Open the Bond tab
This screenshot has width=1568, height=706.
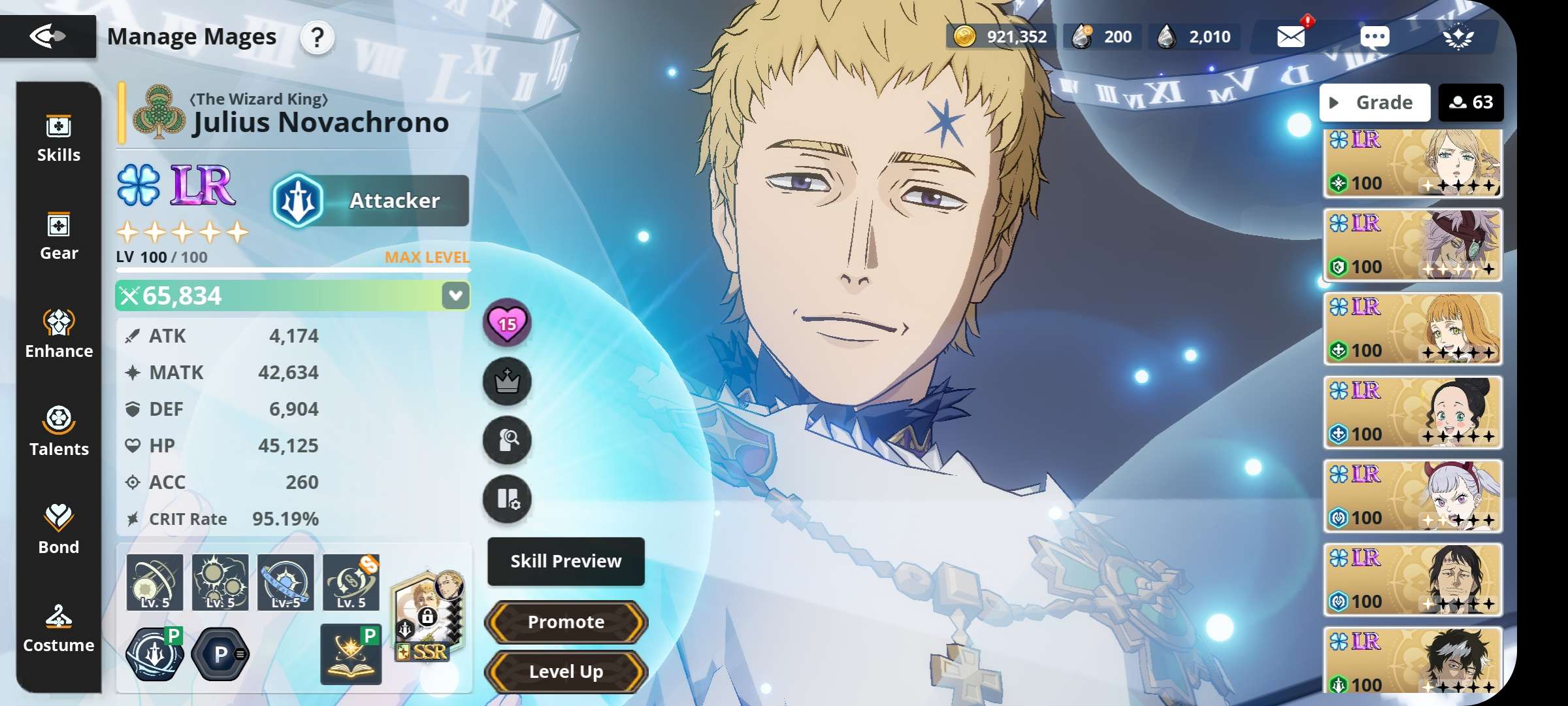[x=59, y=531]
